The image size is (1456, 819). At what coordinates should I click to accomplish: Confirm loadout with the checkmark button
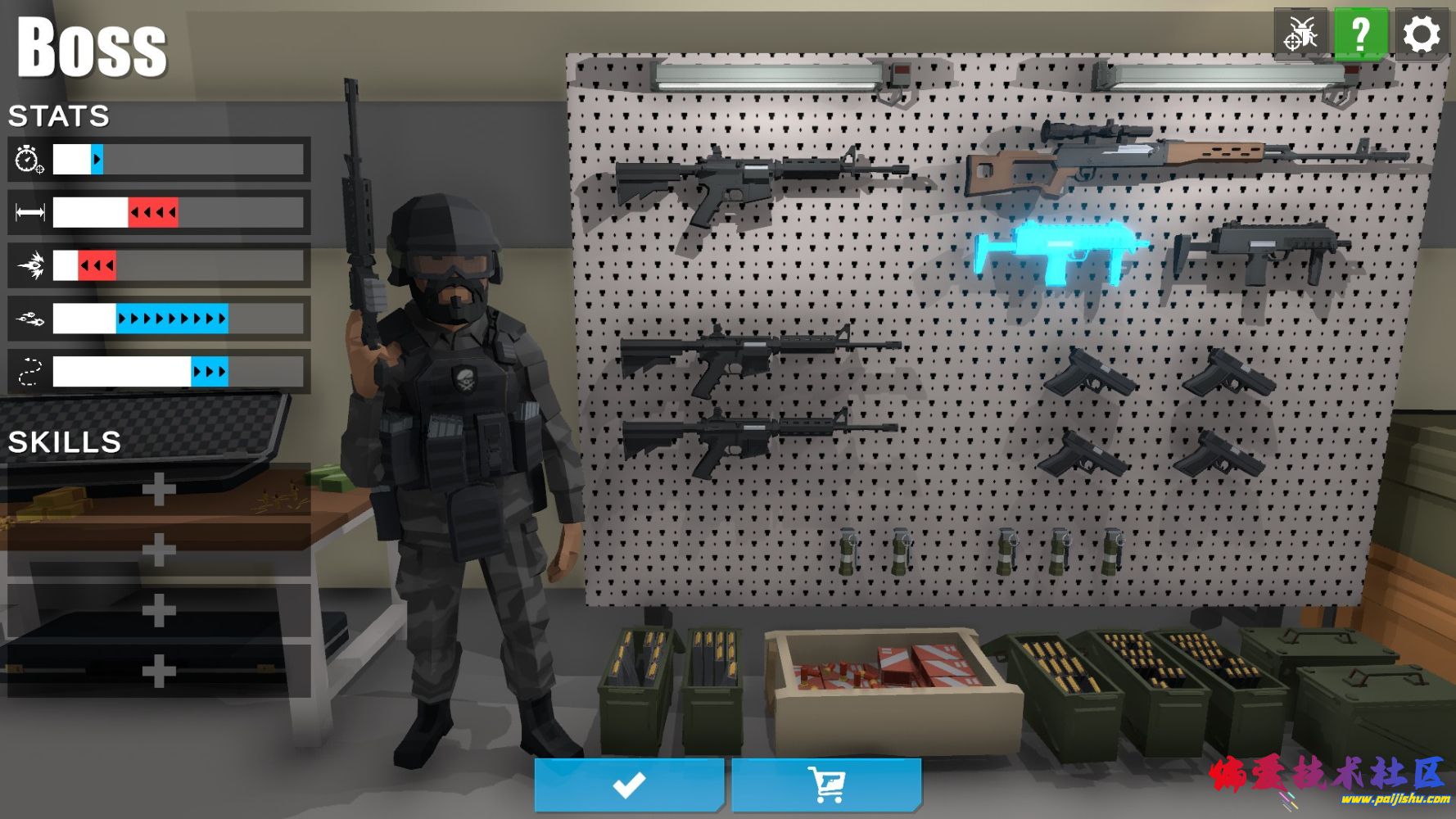point(629,785)
